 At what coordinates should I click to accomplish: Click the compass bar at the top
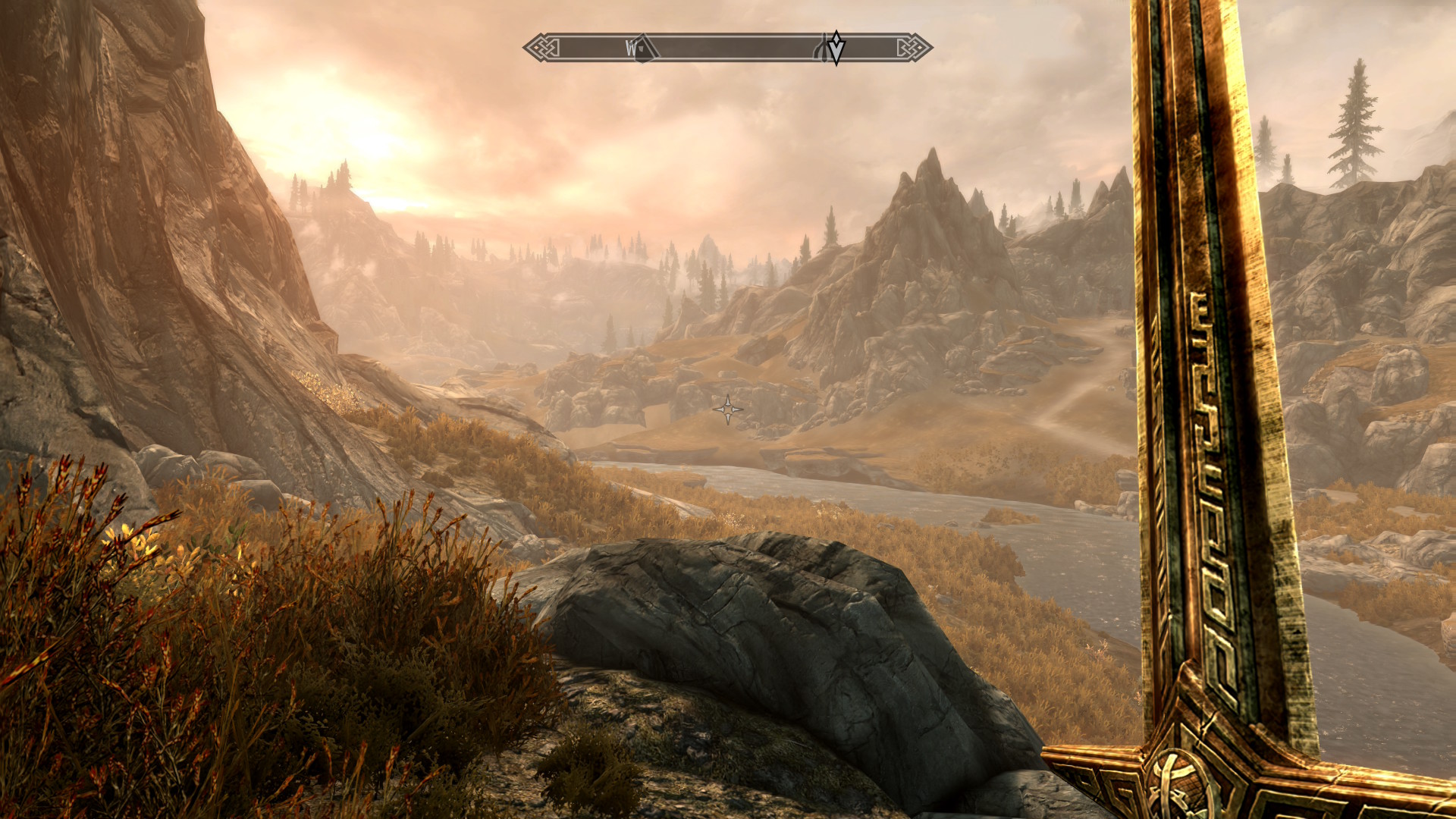click(728, 48)
